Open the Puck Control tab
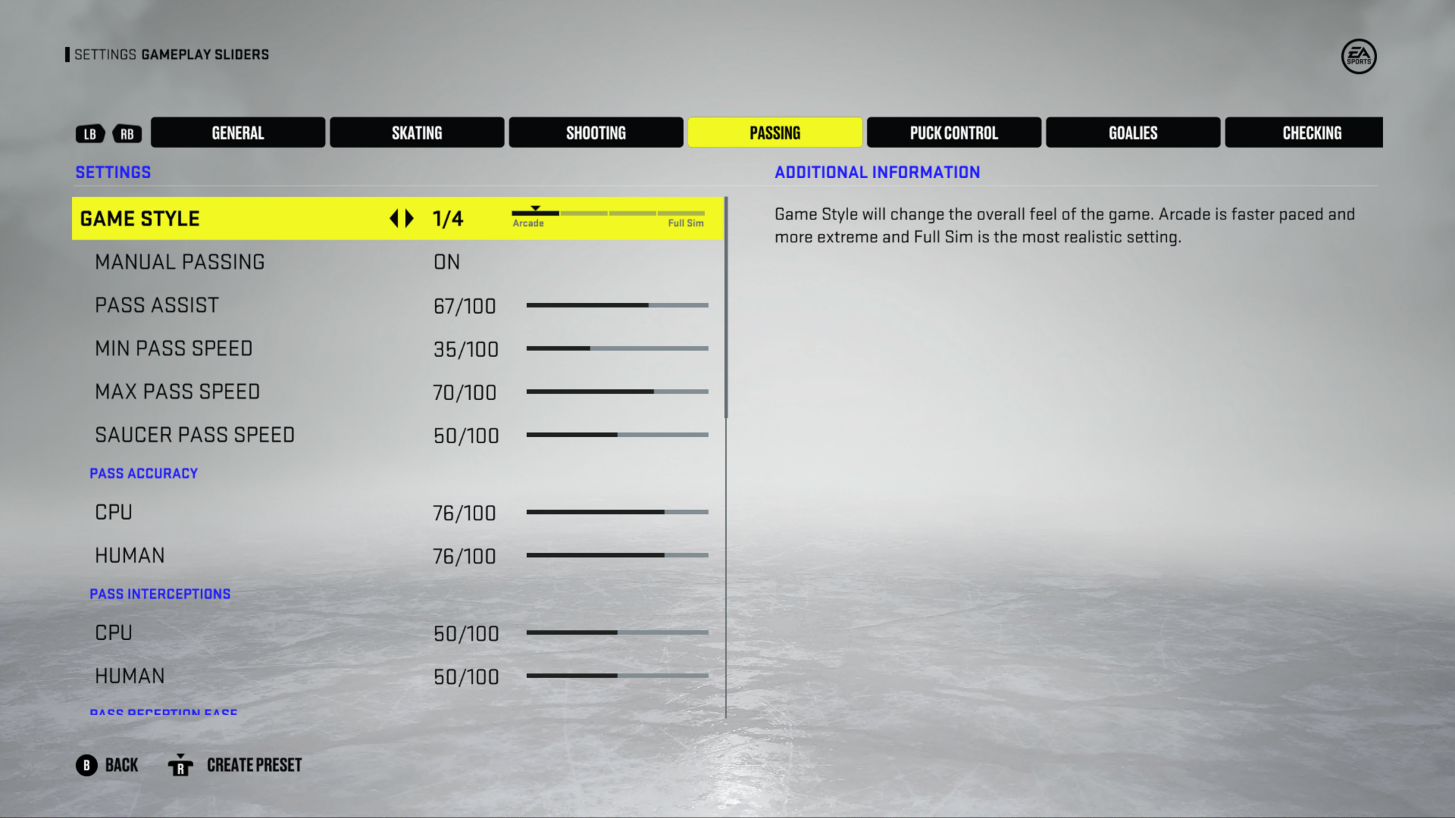 (953, 132)
